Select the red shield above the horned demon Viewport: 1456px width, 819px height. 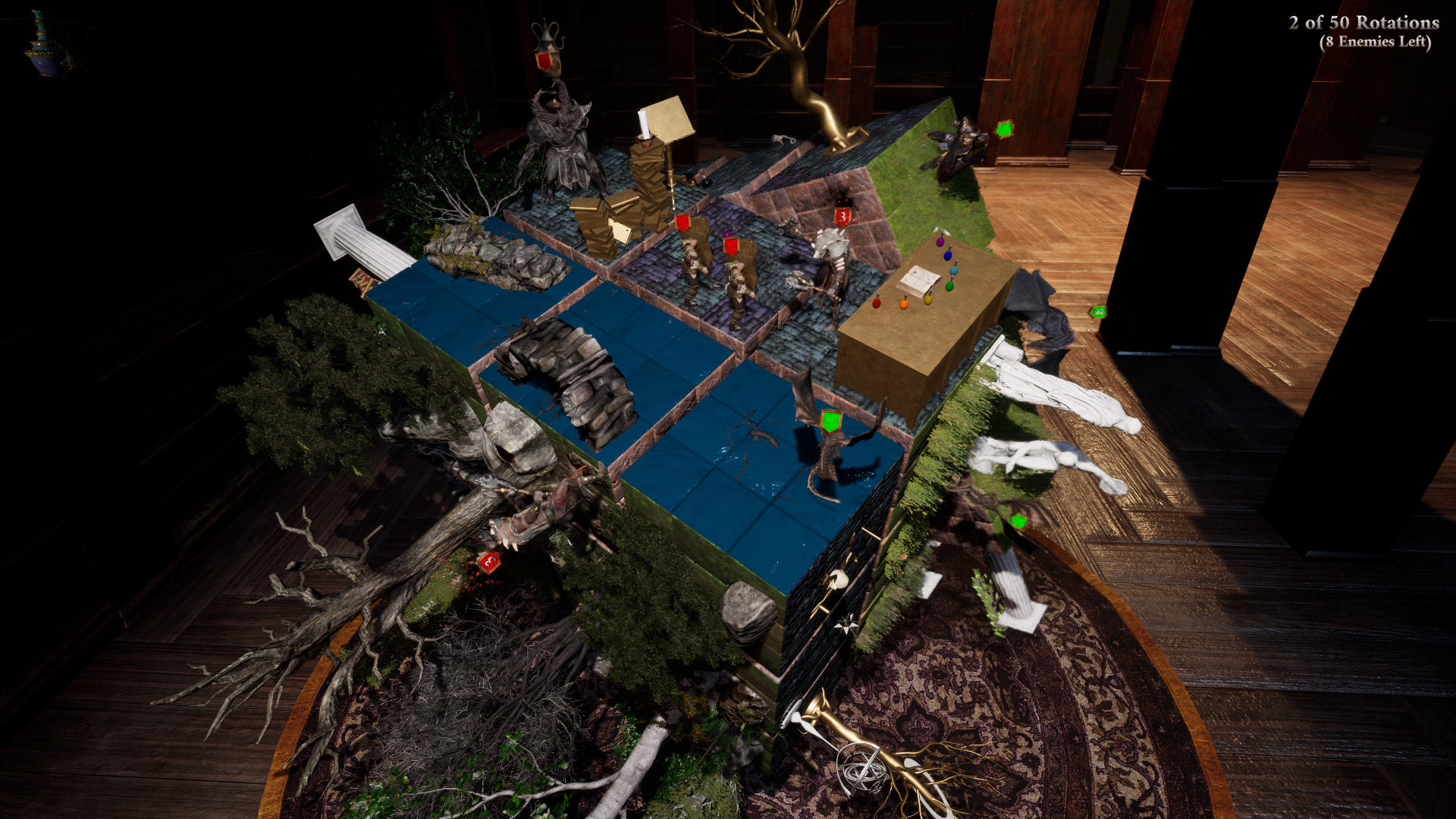tap(544, 61)
